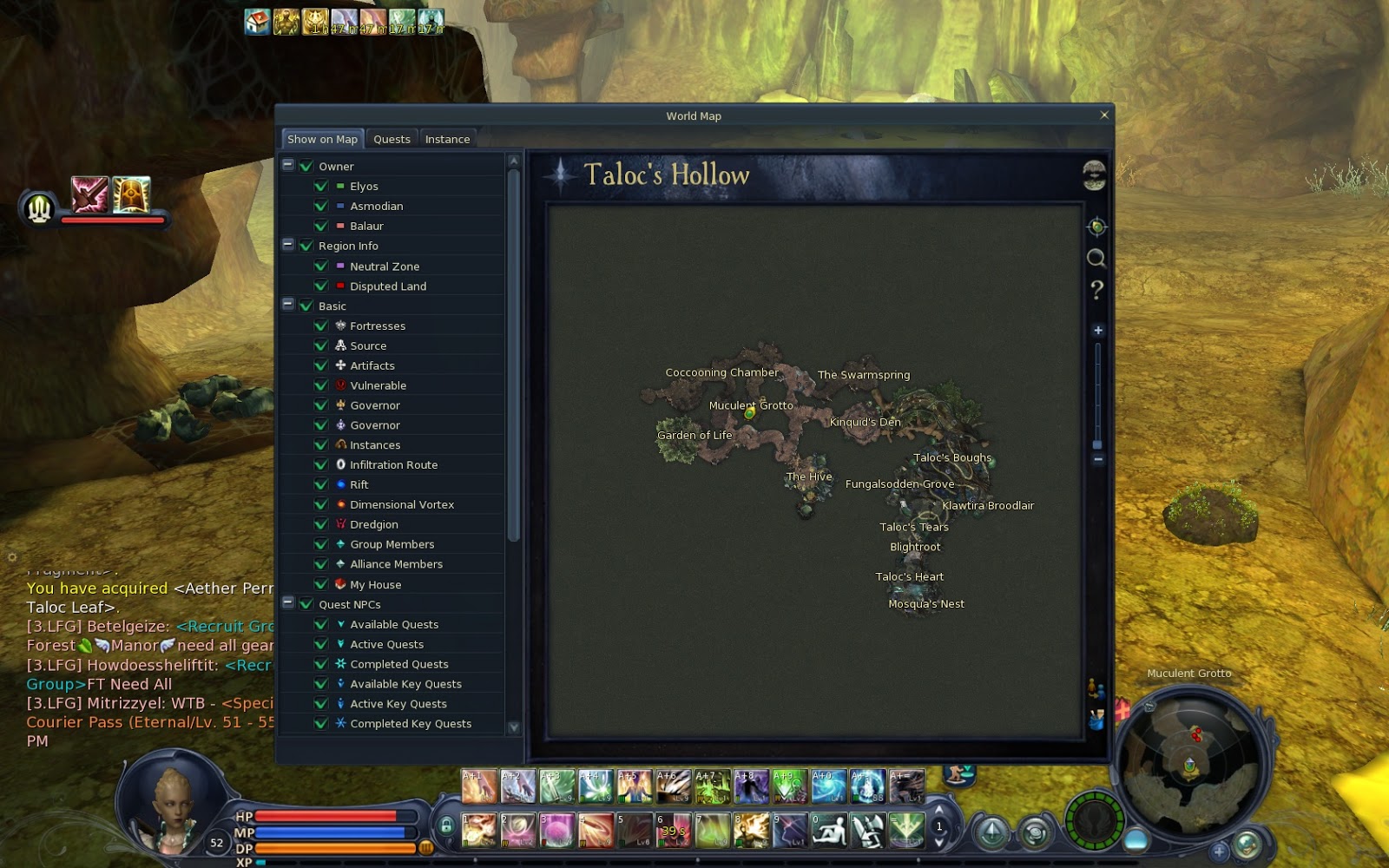Screen dimensions: 1389x868
Task: Switch to the Quests tab
Action: (392, 138)
